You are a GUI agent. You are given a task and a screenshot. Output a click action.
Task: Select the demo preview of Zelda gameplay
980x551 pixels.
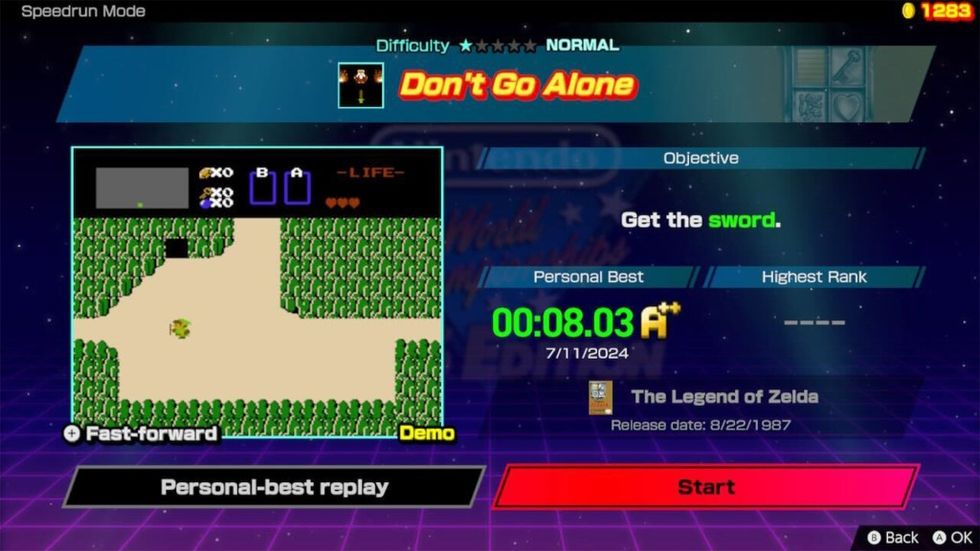[x=256, y=292]
